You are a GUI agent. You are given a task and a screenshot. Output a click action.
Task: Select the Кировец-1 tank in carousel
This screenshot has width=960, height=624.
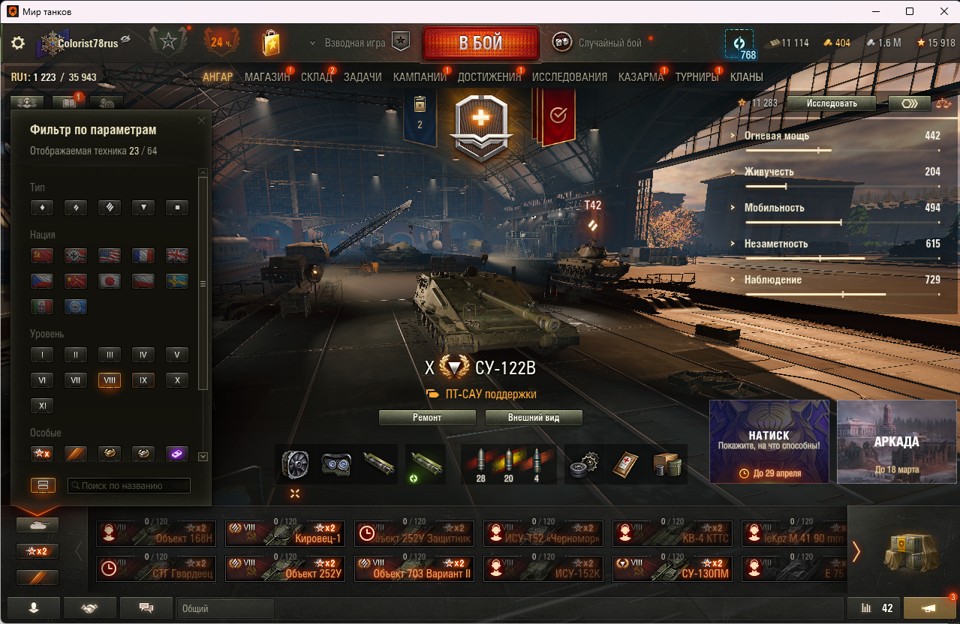286,534
